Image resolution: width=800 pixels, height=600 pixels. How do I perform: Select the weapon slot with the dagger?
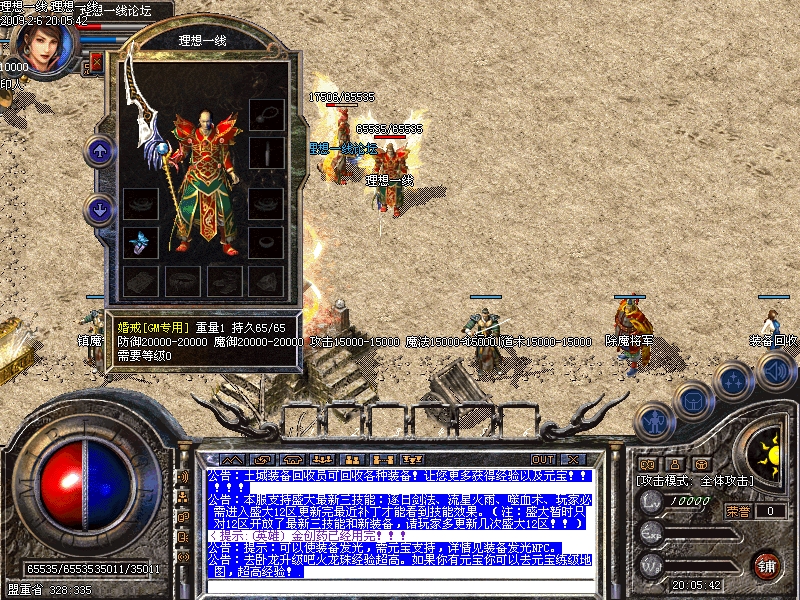point(267,152)
